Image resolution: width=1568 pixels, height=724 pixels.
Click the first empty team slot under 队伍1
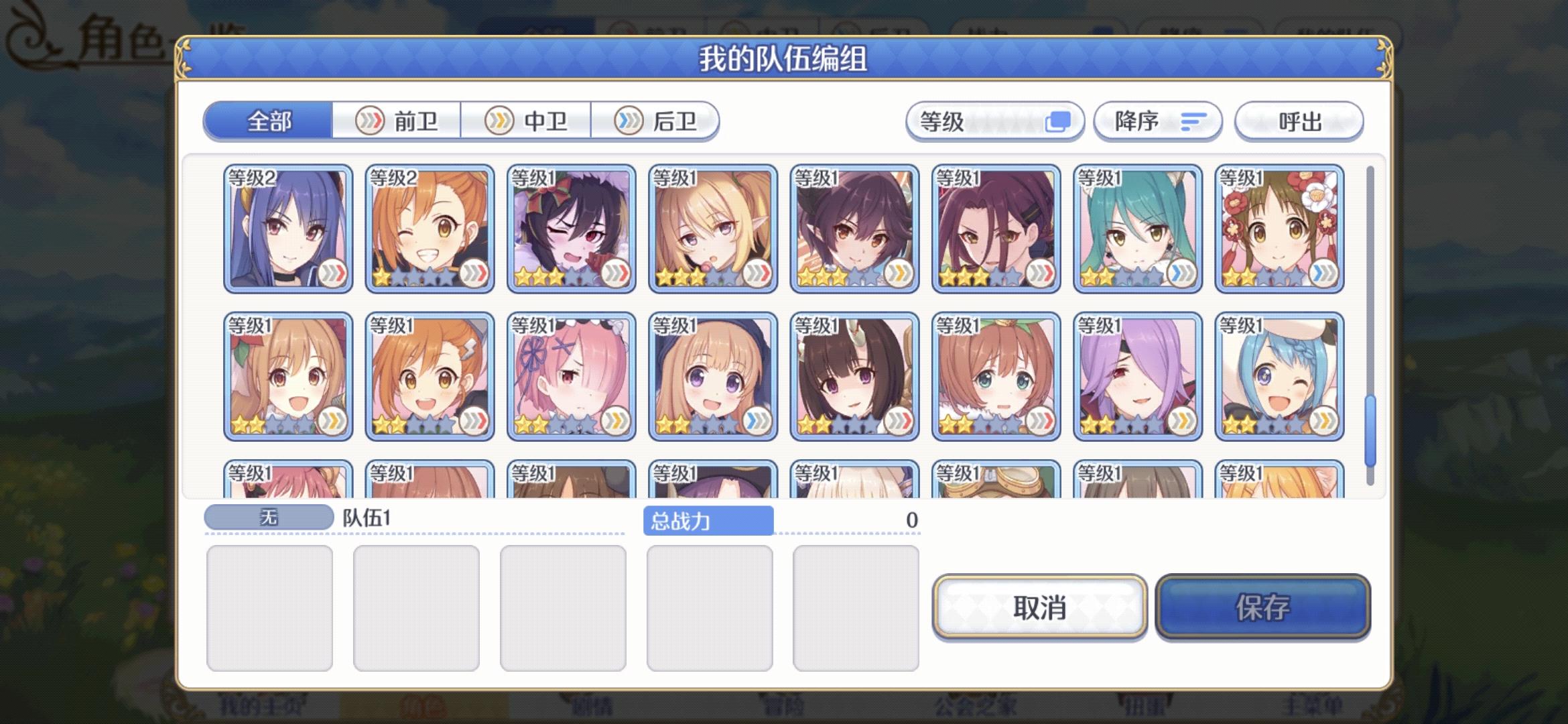[270, 605]
